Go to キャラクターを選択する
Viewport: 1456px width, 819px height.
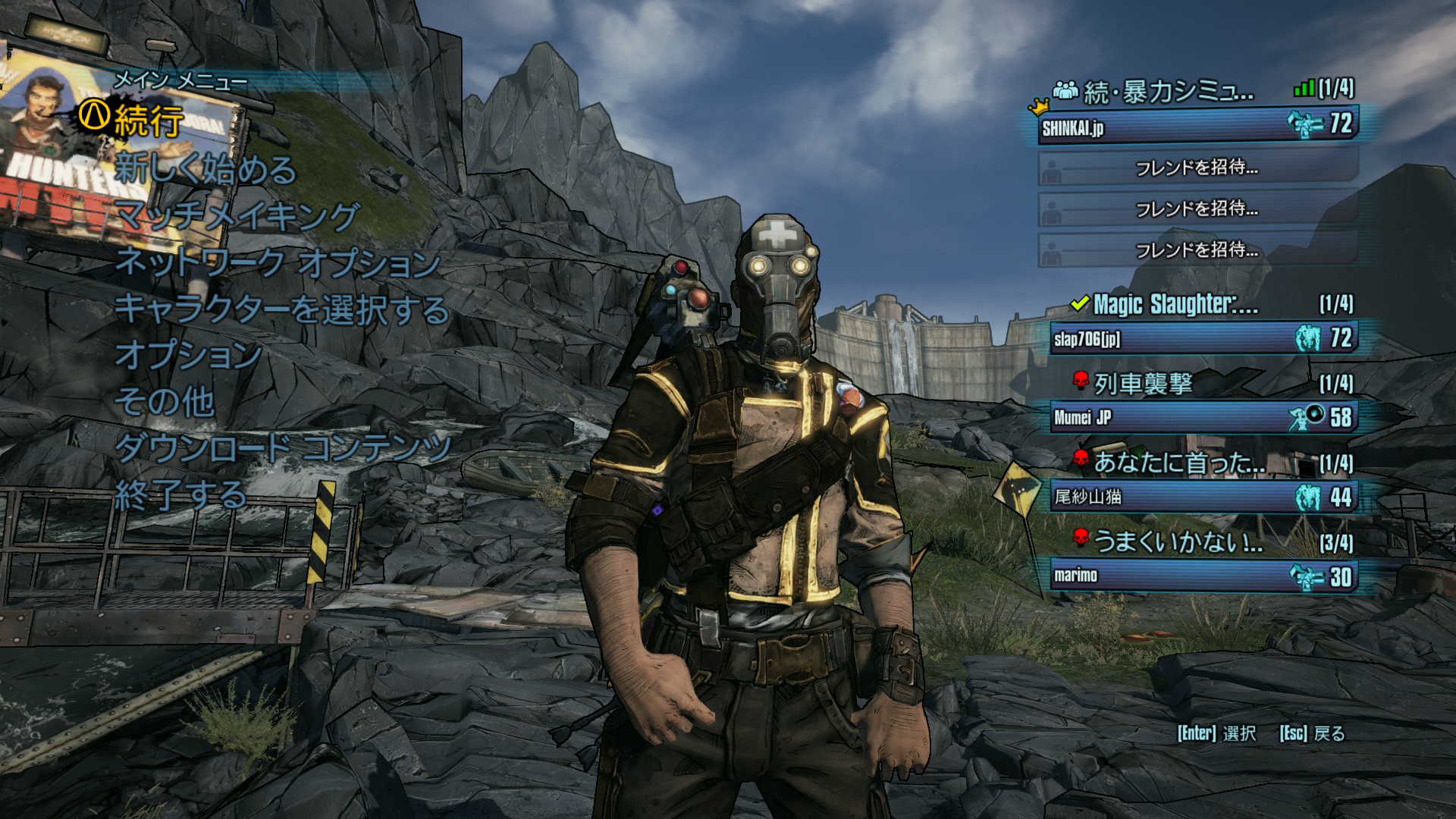click(x=282, y=309)
